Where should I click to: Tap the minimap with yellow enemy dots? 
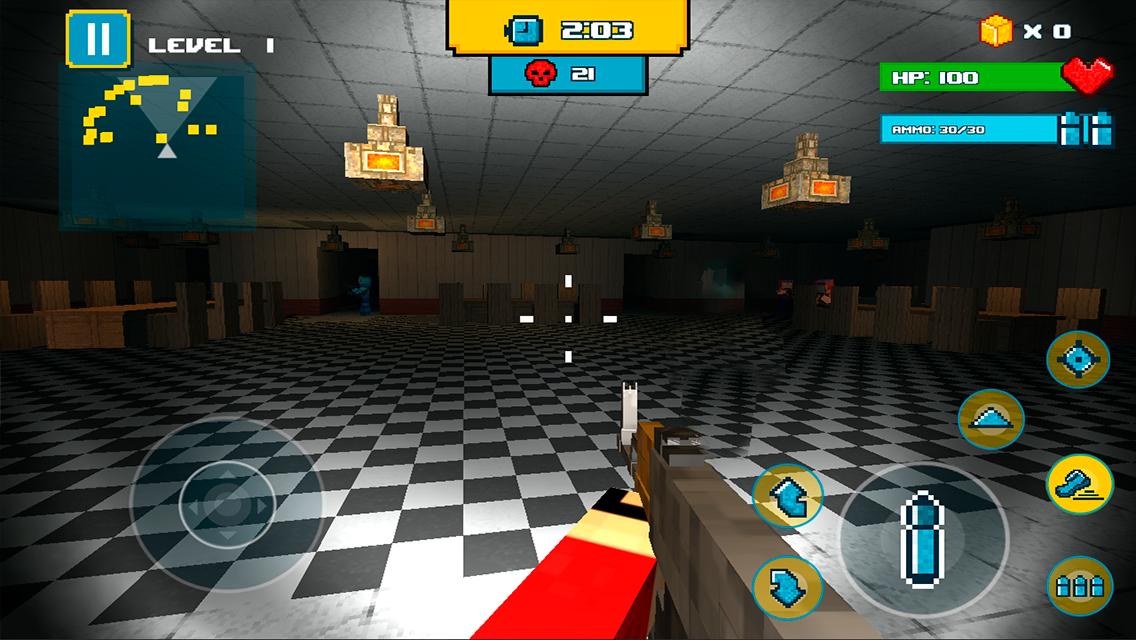(156, 147)
